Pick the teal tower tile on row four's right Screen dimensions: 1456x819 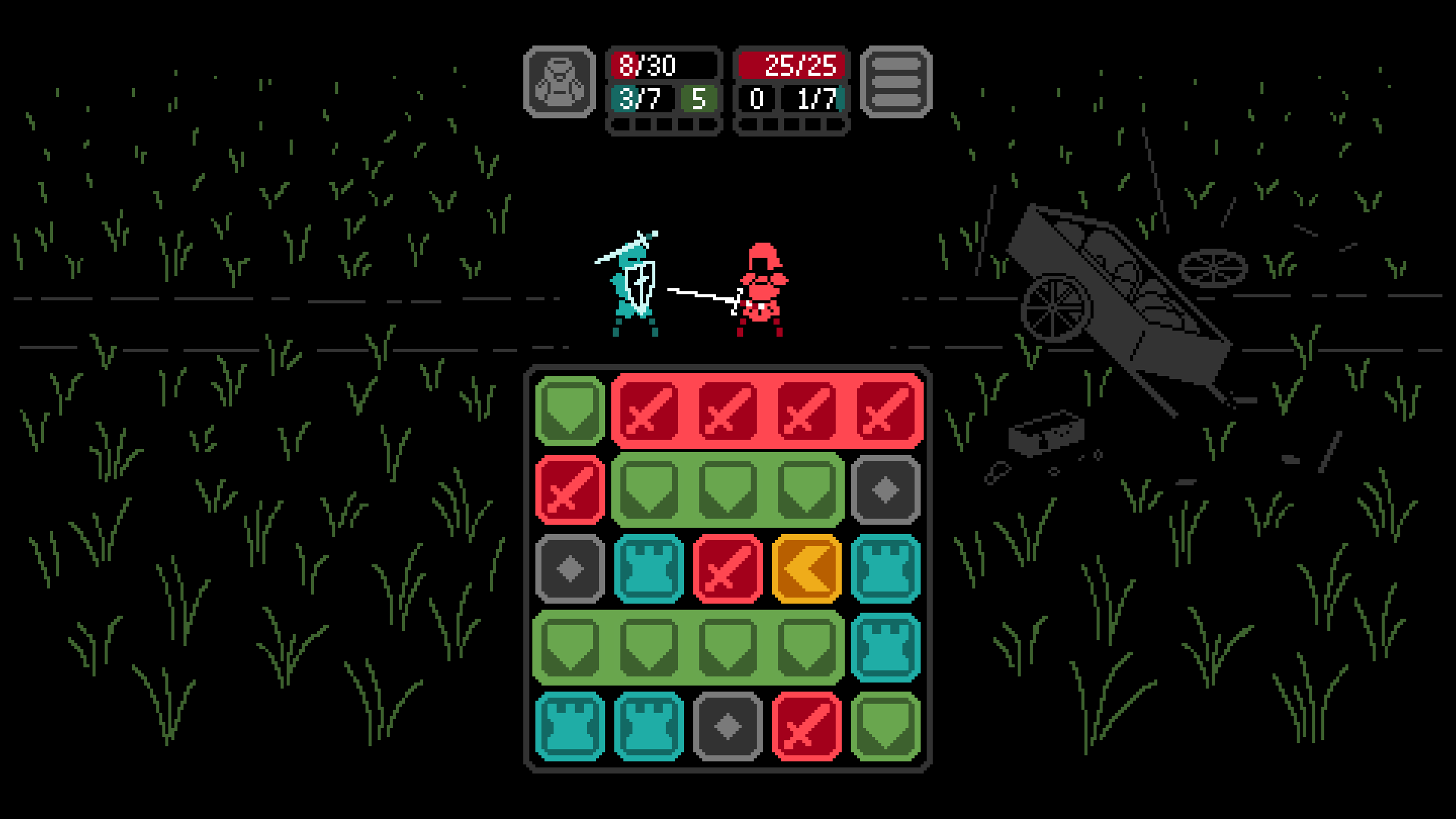[886, 648]
